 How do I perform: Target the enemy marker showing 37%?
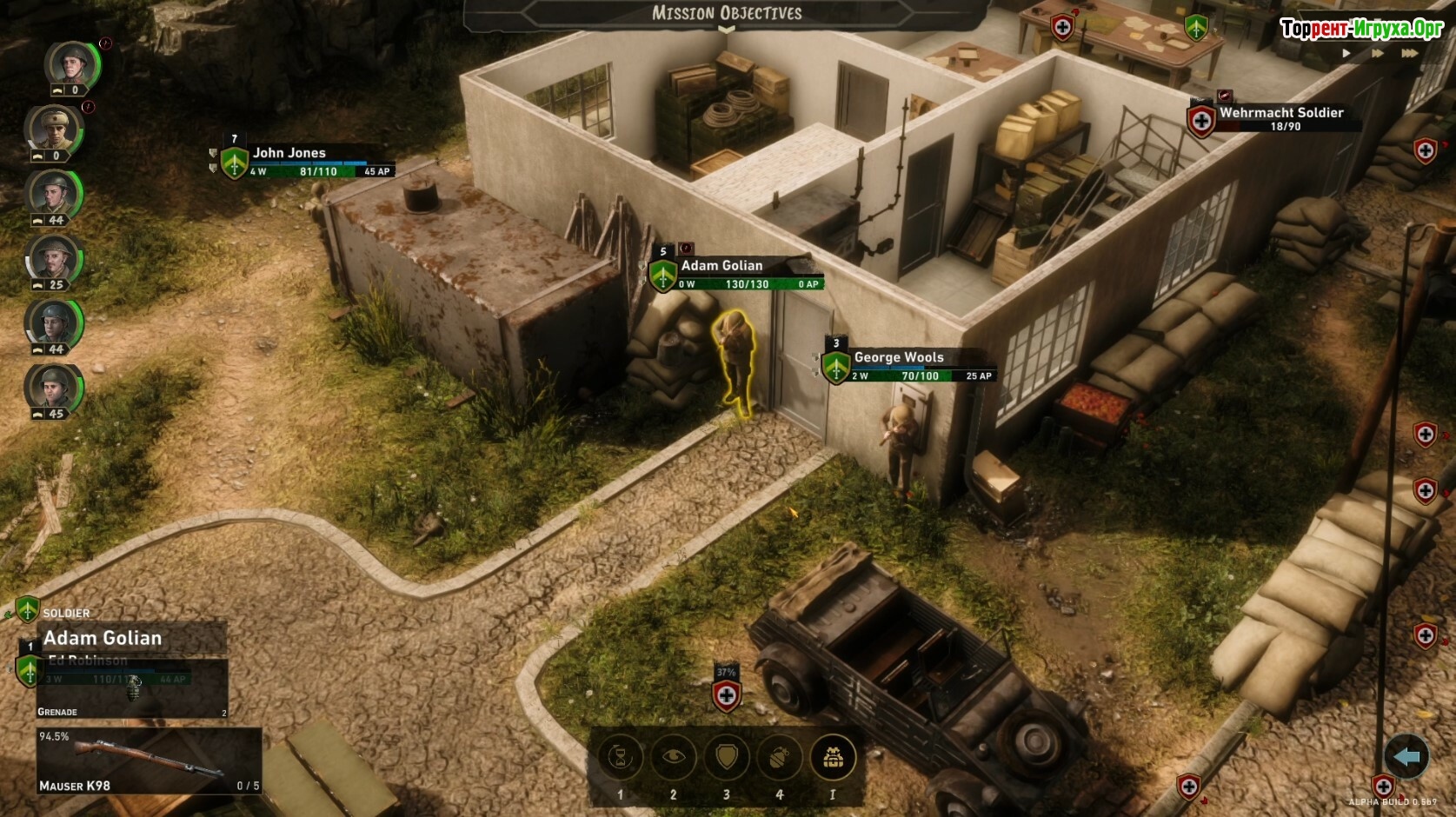point(727,694)
